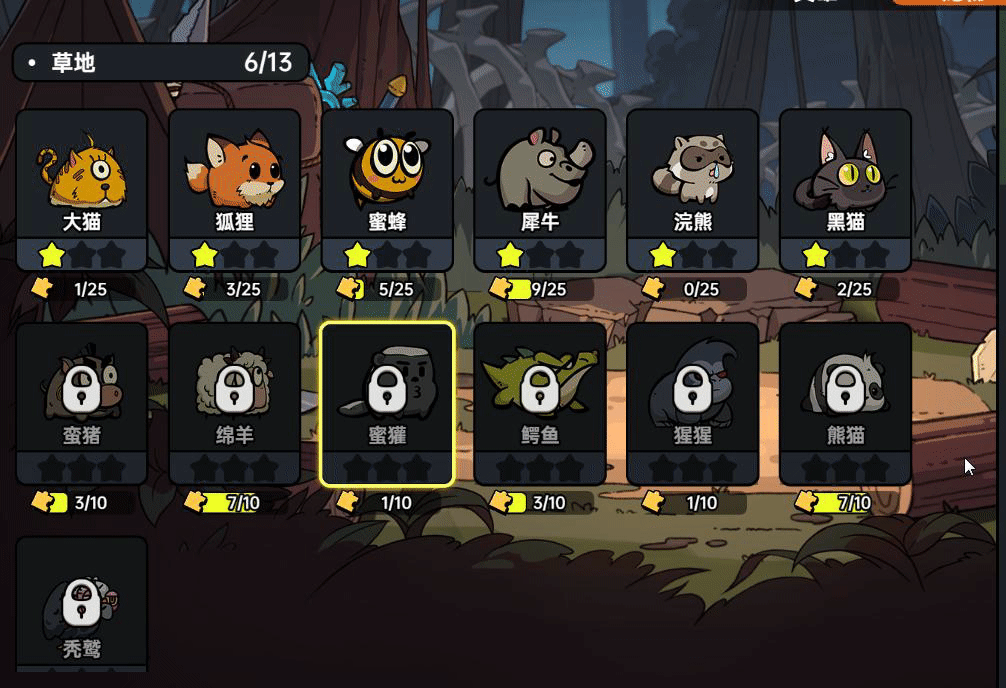
Task: Click the 草地 grassland category header
Action: tap(160, 63)
